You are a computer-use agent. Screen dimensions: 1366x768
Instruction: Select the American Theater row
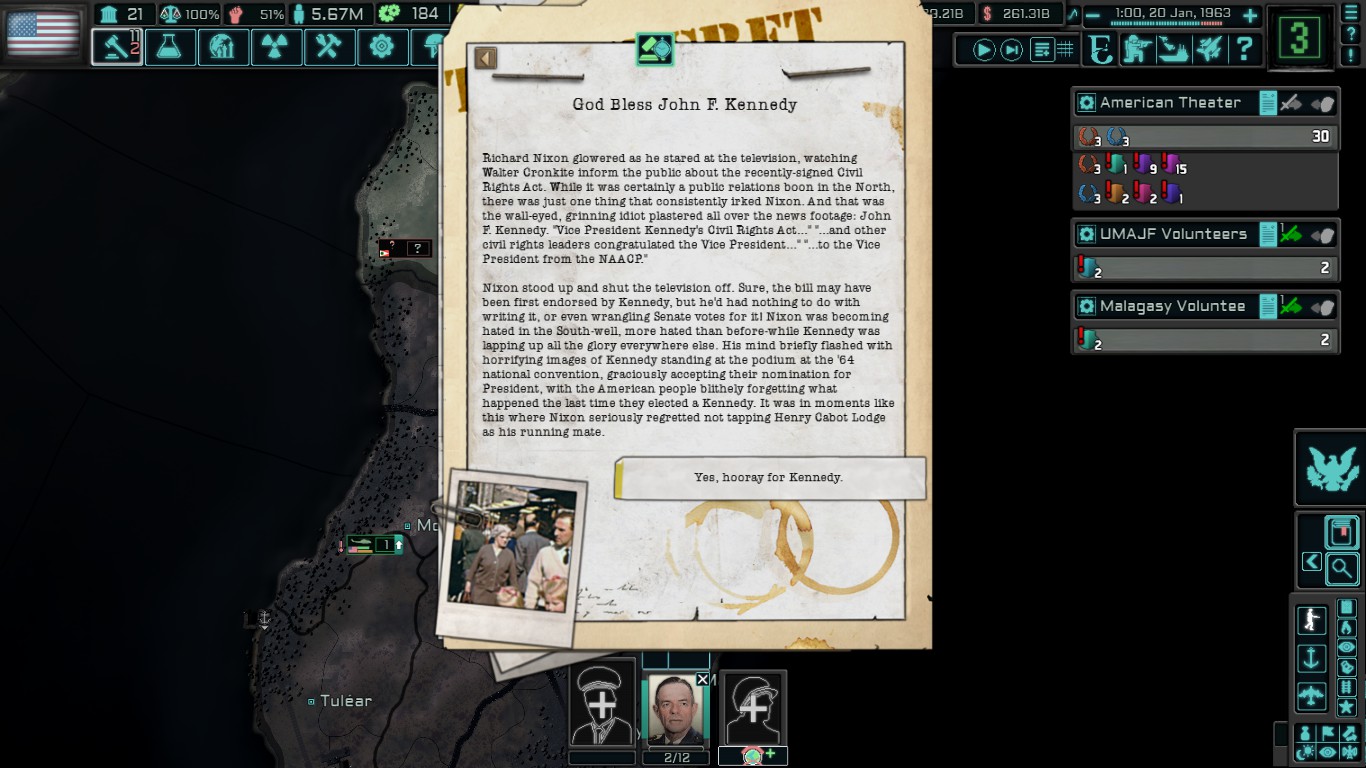[x=1170, y=103]
